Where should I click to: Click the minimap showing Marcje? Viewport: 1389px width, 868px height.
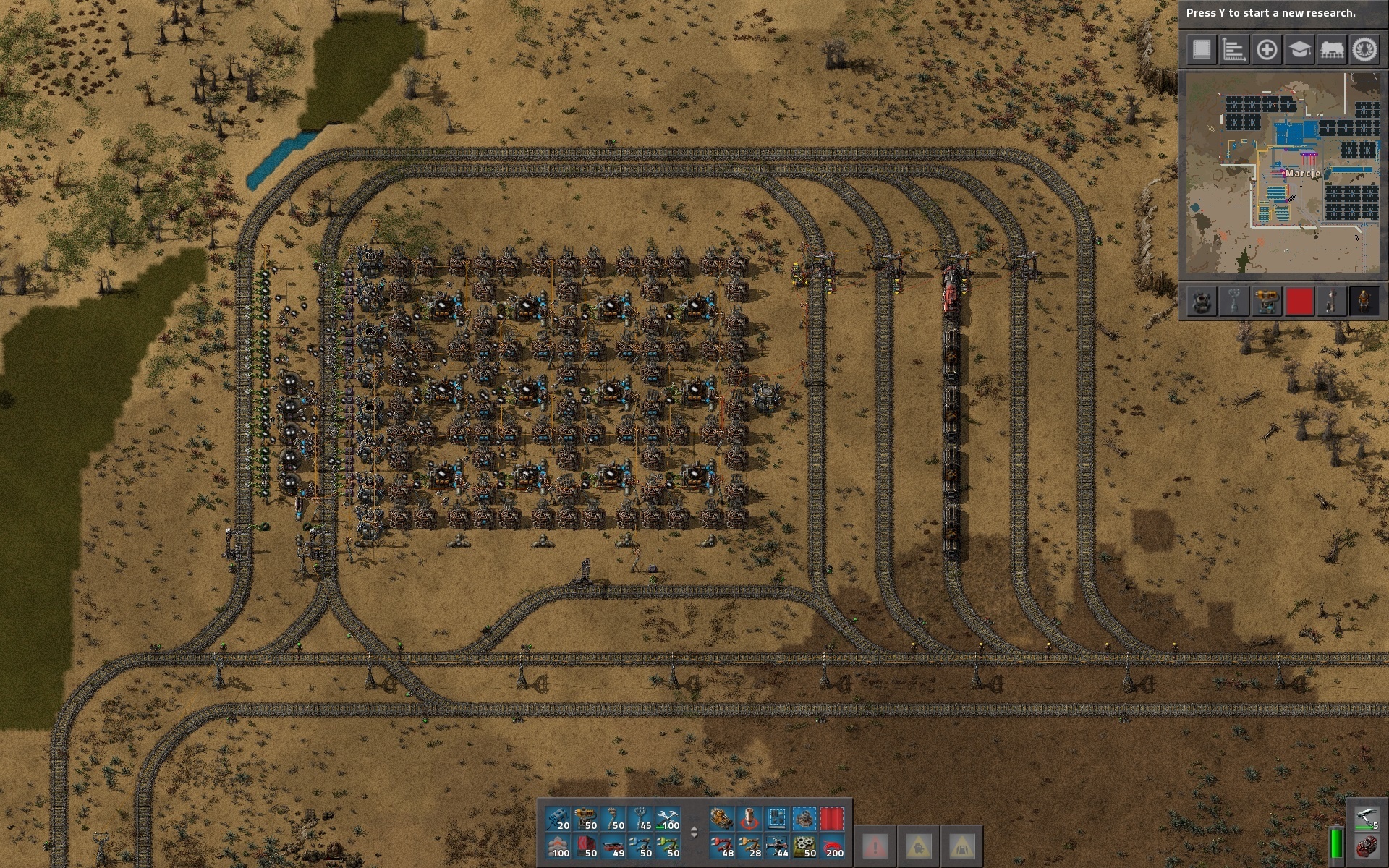[x=1283, y=173]
